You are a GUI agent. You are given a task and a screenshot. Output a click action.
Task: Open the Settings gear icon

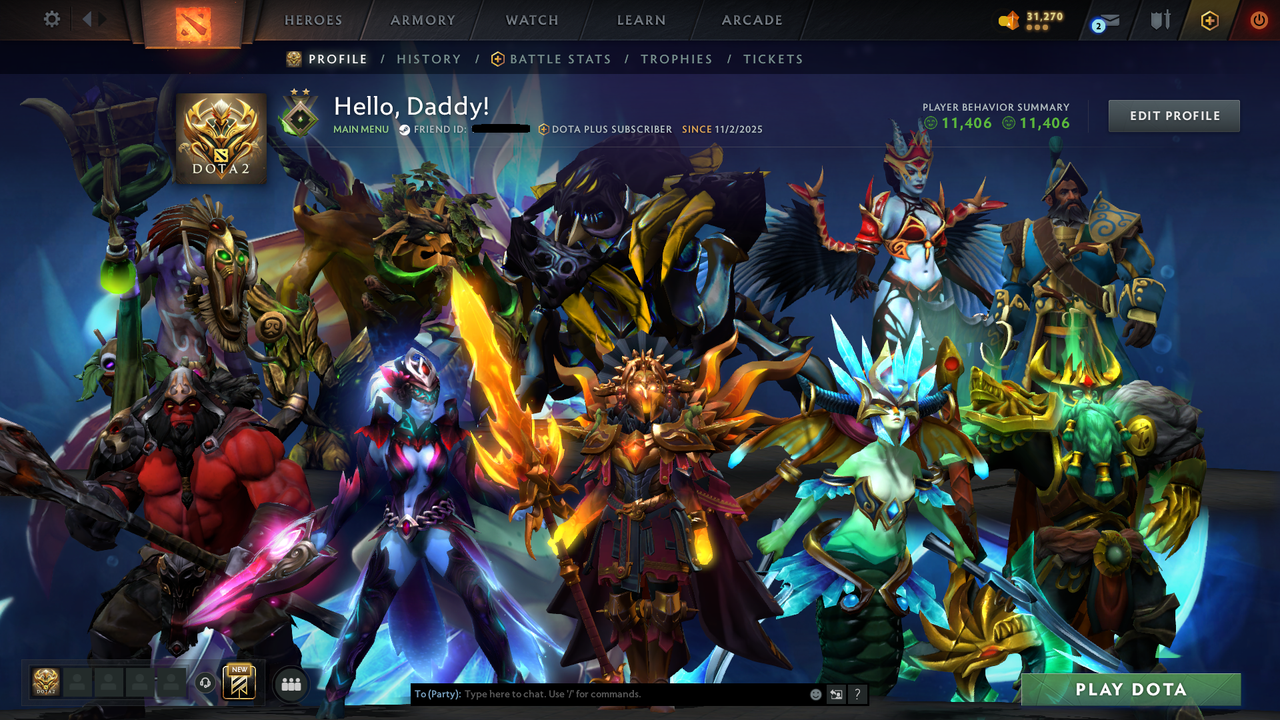point(52,17)
